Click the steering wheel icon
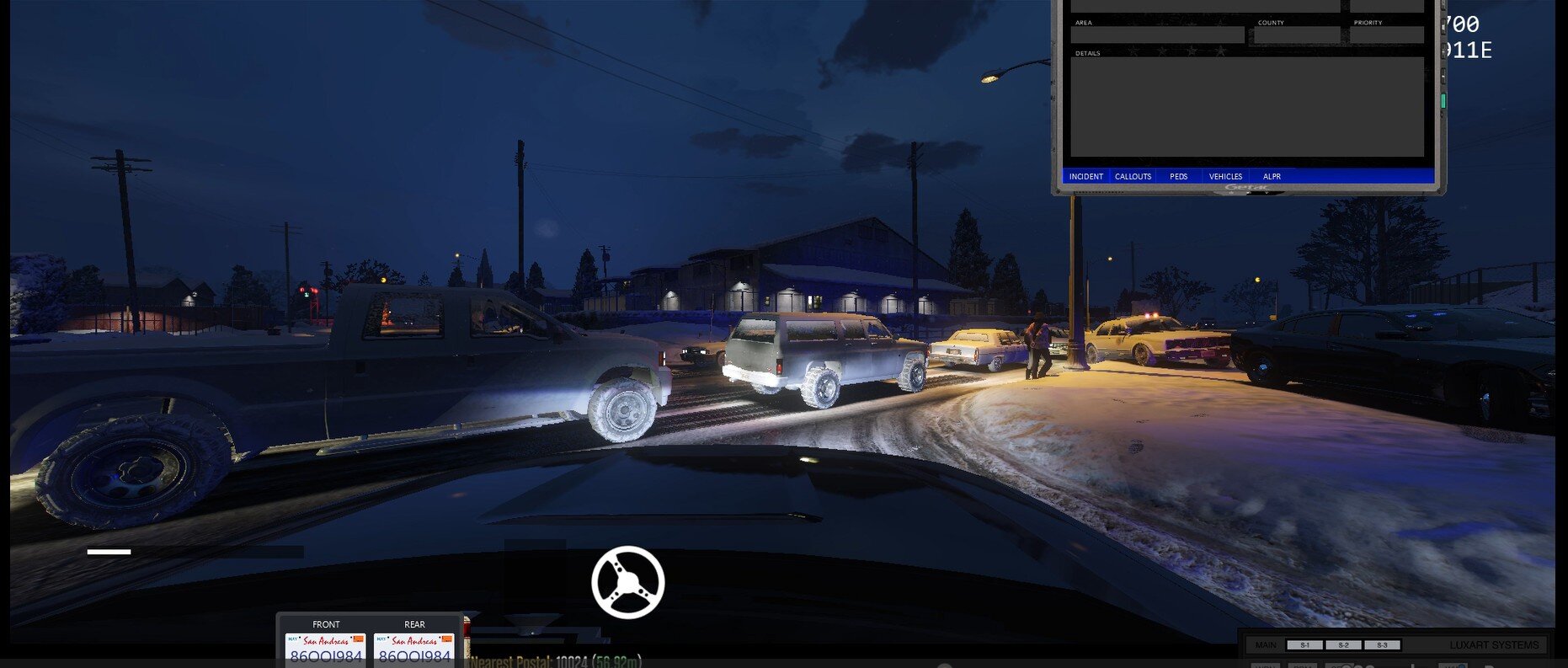The width and height of the screenshot is (1568, 668). click(627, 582)
